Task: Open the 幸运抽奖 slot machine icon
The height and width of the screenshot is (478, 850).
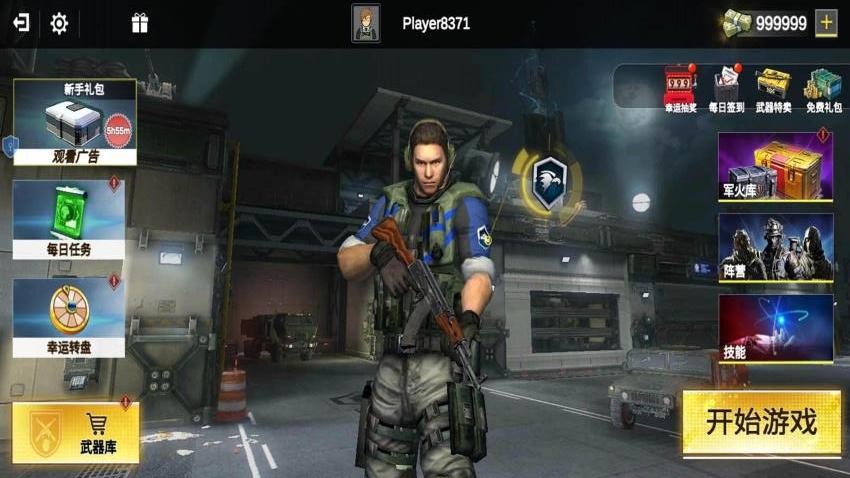Action: (680, 88)
